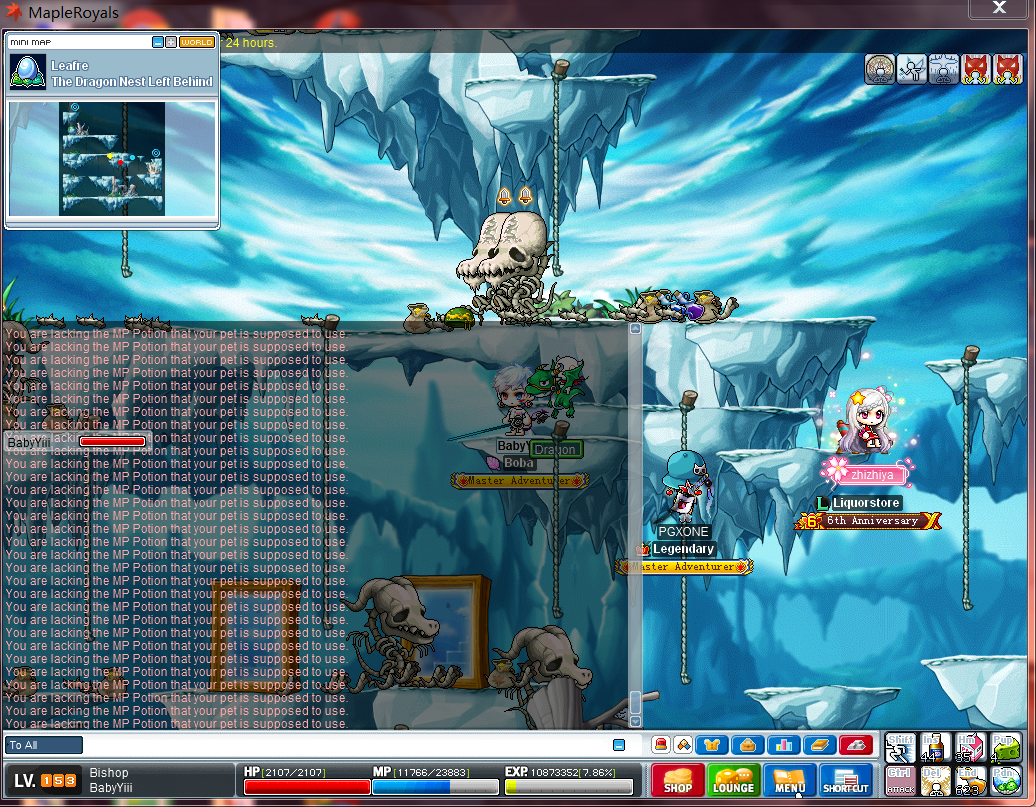Minimize the mini map panel
Image resolution: width=1036 pixels, height=807 pixels.
pos(158,42)
